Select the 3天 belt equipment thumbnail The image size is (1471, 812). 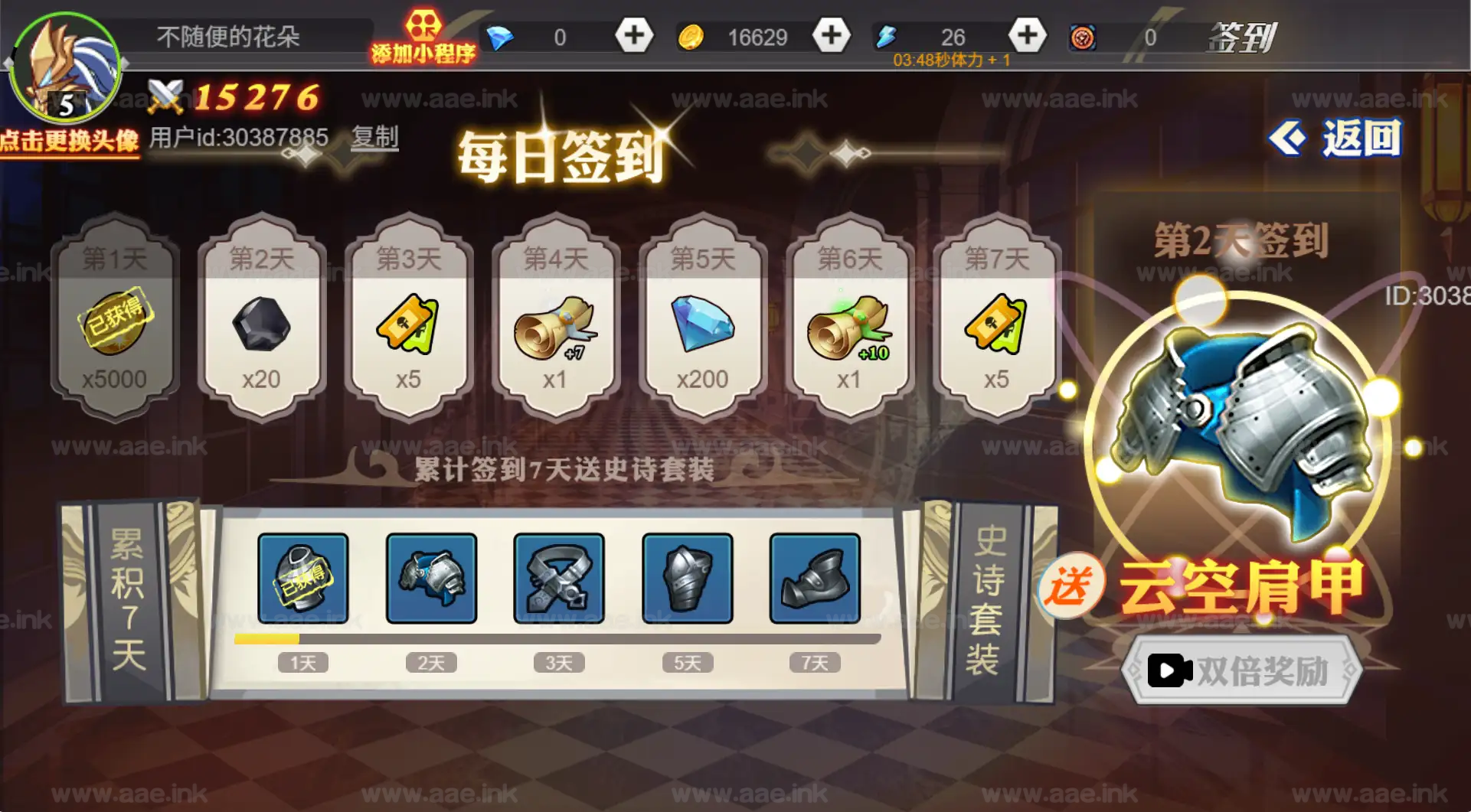point(558,579)
